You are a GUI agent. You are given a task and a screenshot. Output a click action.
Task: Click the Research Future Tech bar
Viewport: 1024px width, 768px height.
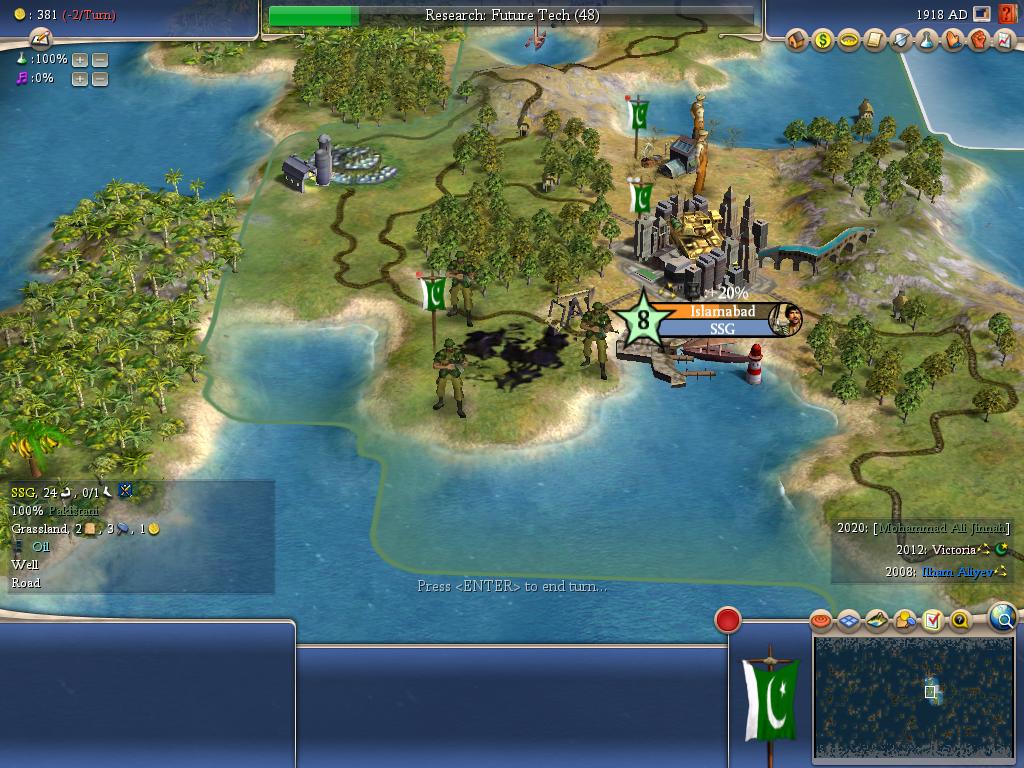click(x=511, y=15)
